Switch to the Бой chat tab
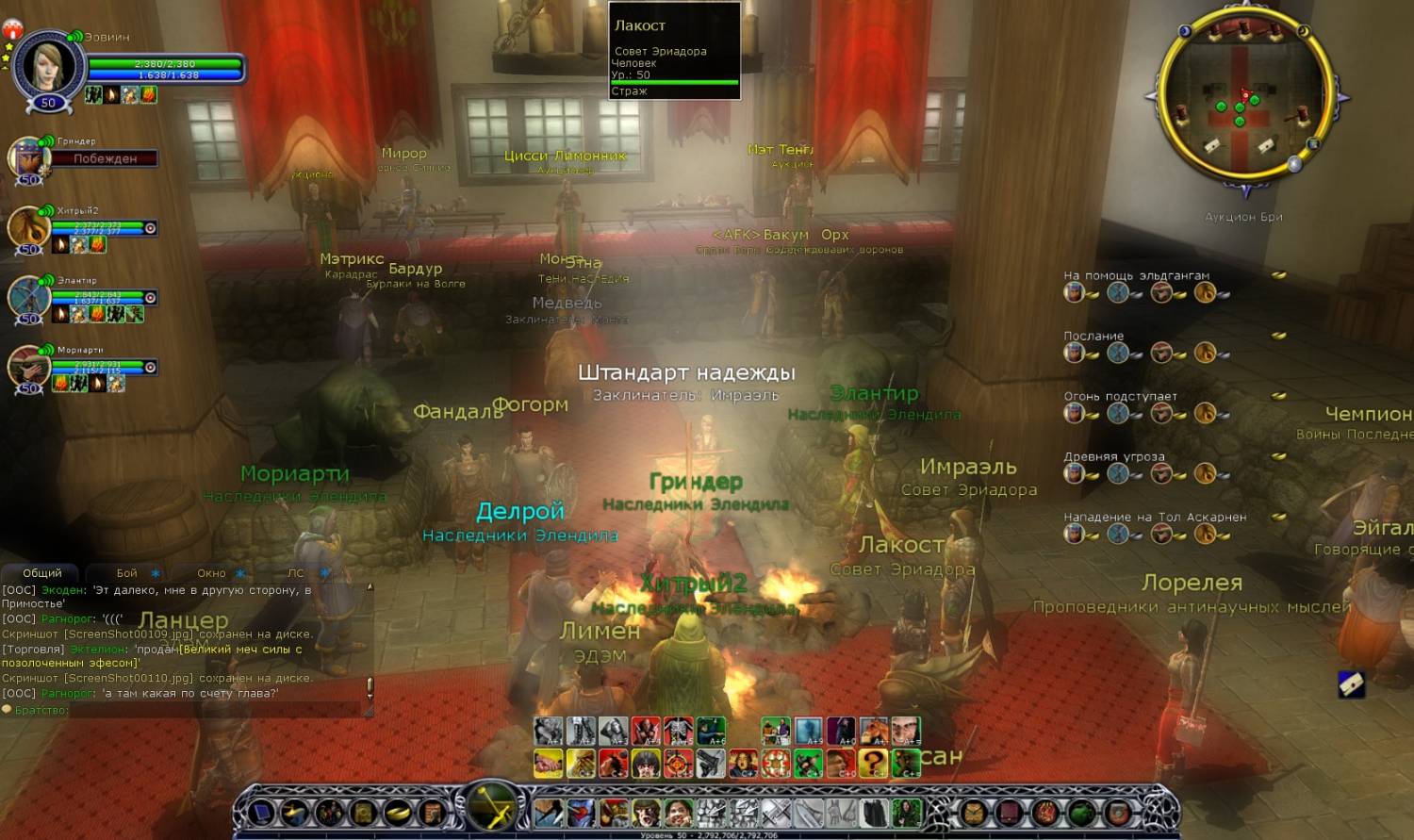The width and height of the screenshot is (1414, 840). point(127,573)
